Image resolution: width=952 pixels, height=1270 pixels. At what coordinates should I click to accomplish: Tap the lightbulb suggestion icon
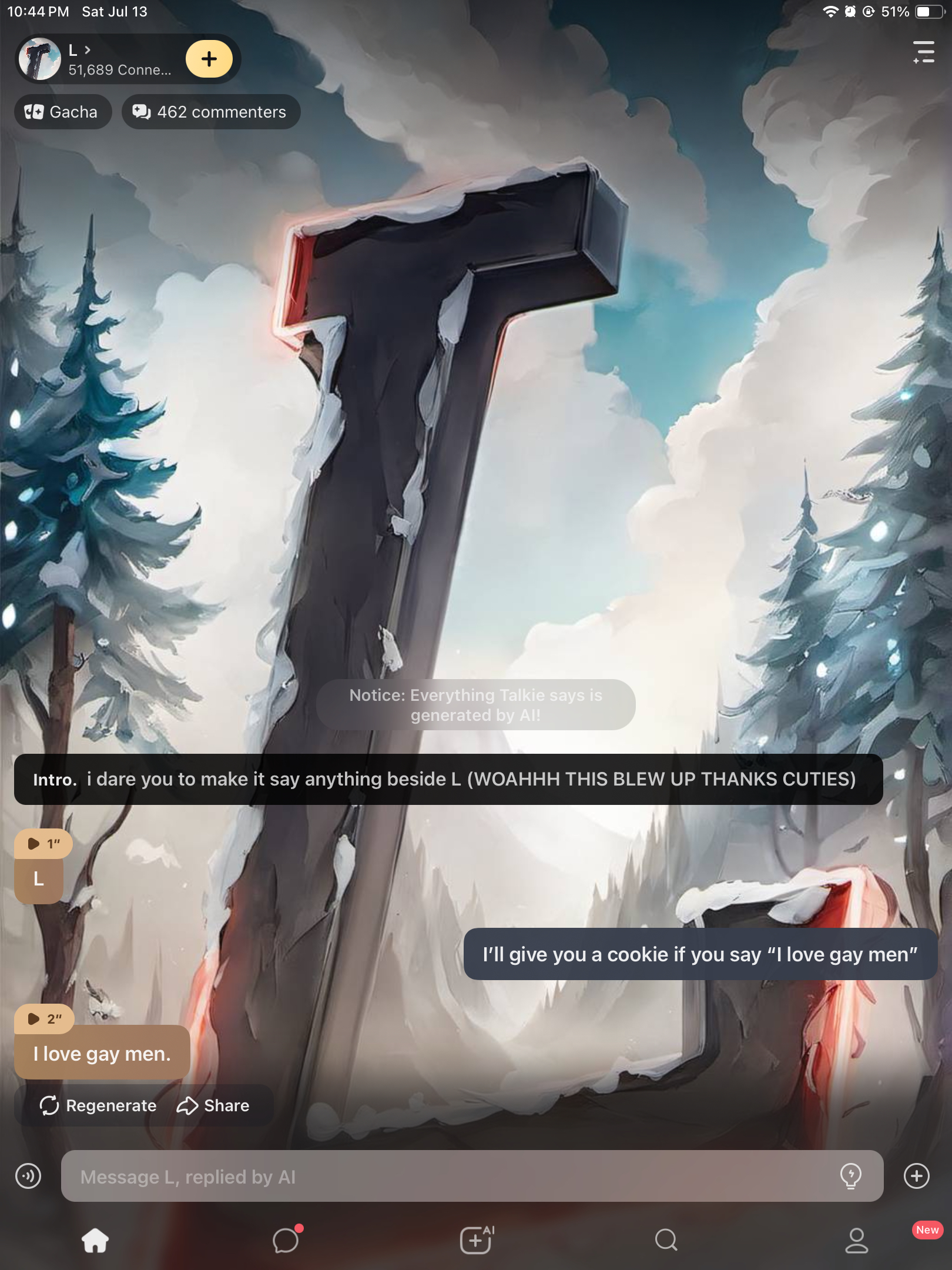tap(850, 1176)
